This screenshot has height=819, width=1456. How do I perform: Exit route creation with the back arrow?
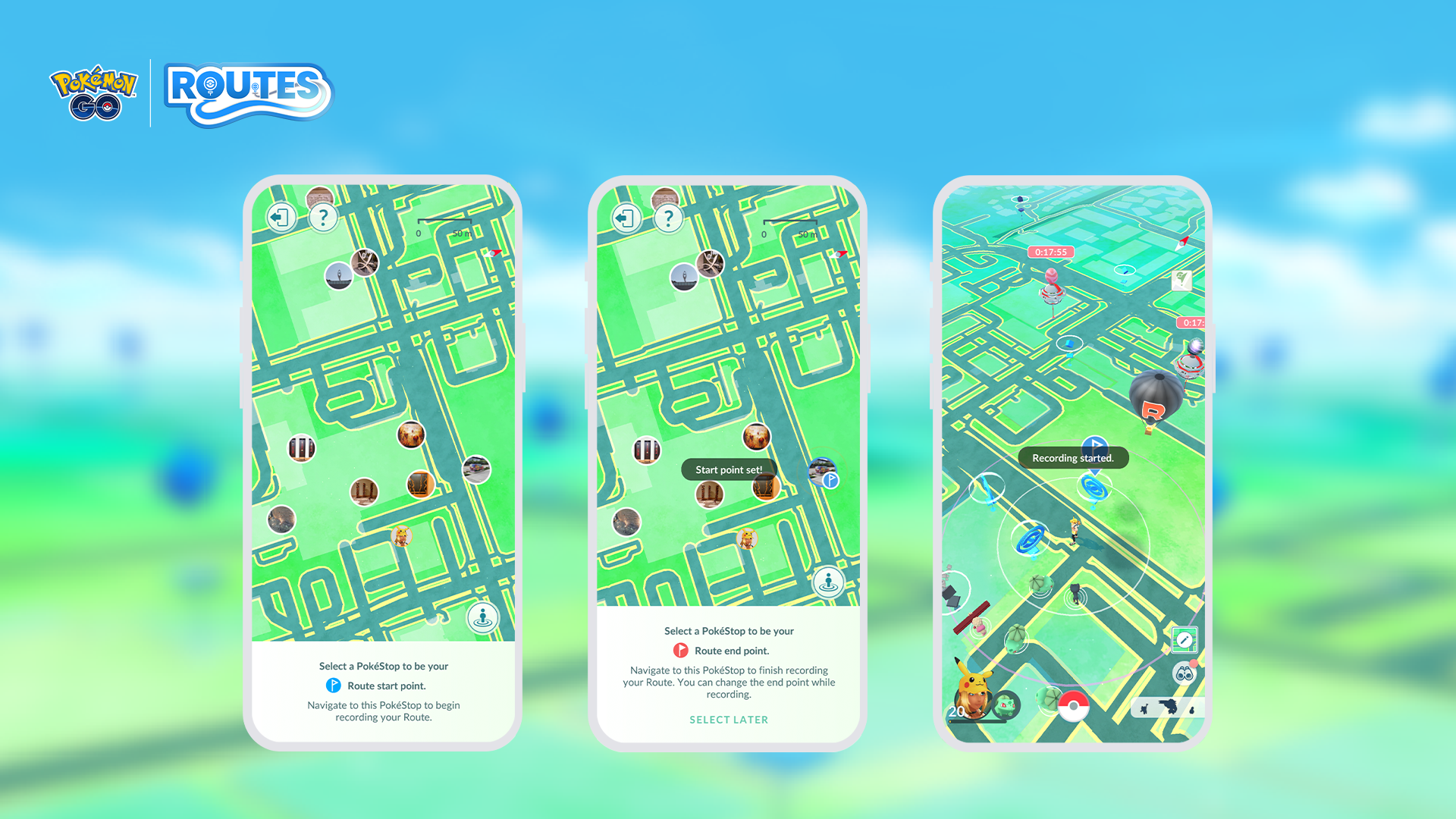click(281, 218)
